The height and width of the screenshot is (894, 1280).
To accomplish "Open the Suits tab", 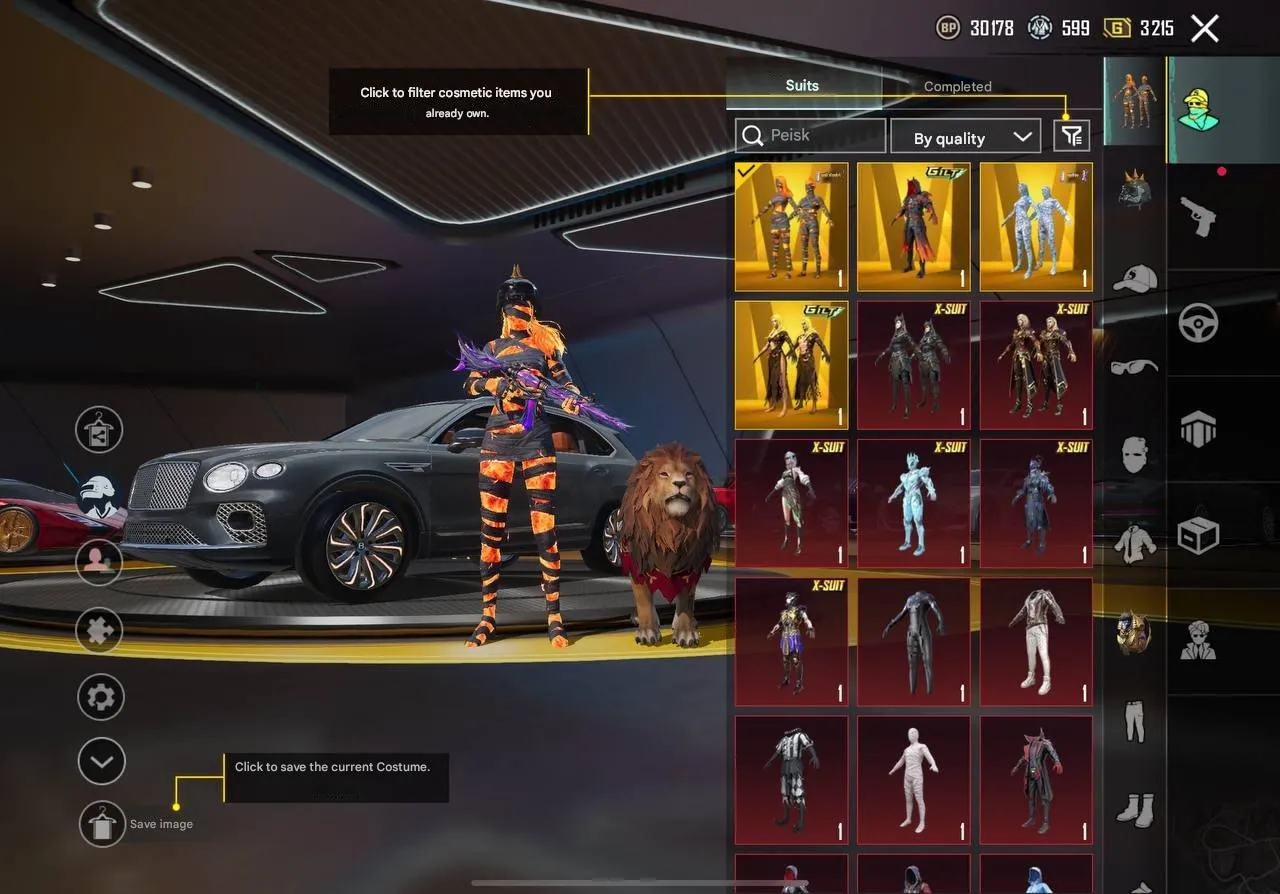I will tap(802, 85).
